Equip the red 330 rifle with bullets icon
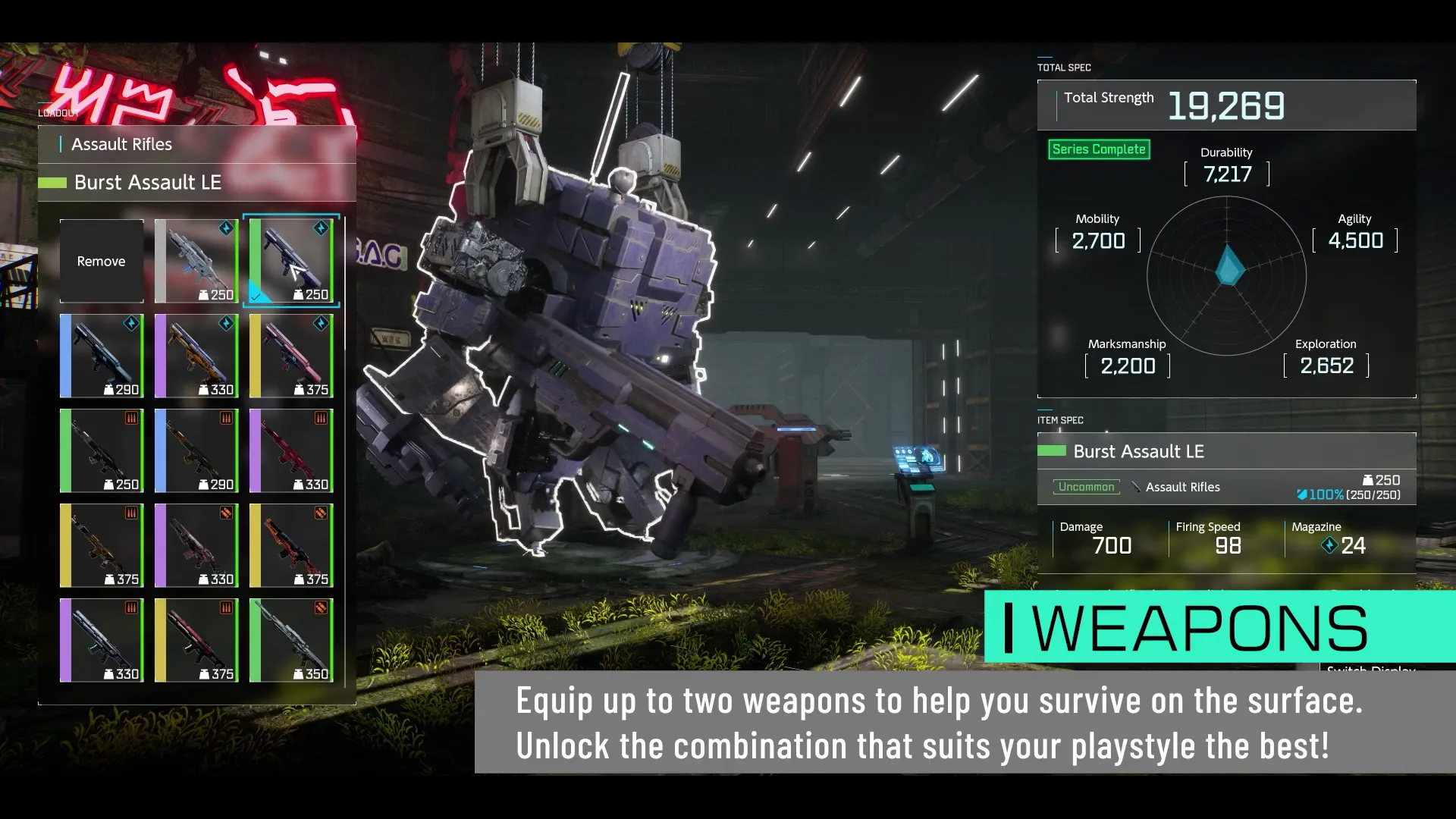The width and height of the screenshot is (1456, 819). pos(291,450)
